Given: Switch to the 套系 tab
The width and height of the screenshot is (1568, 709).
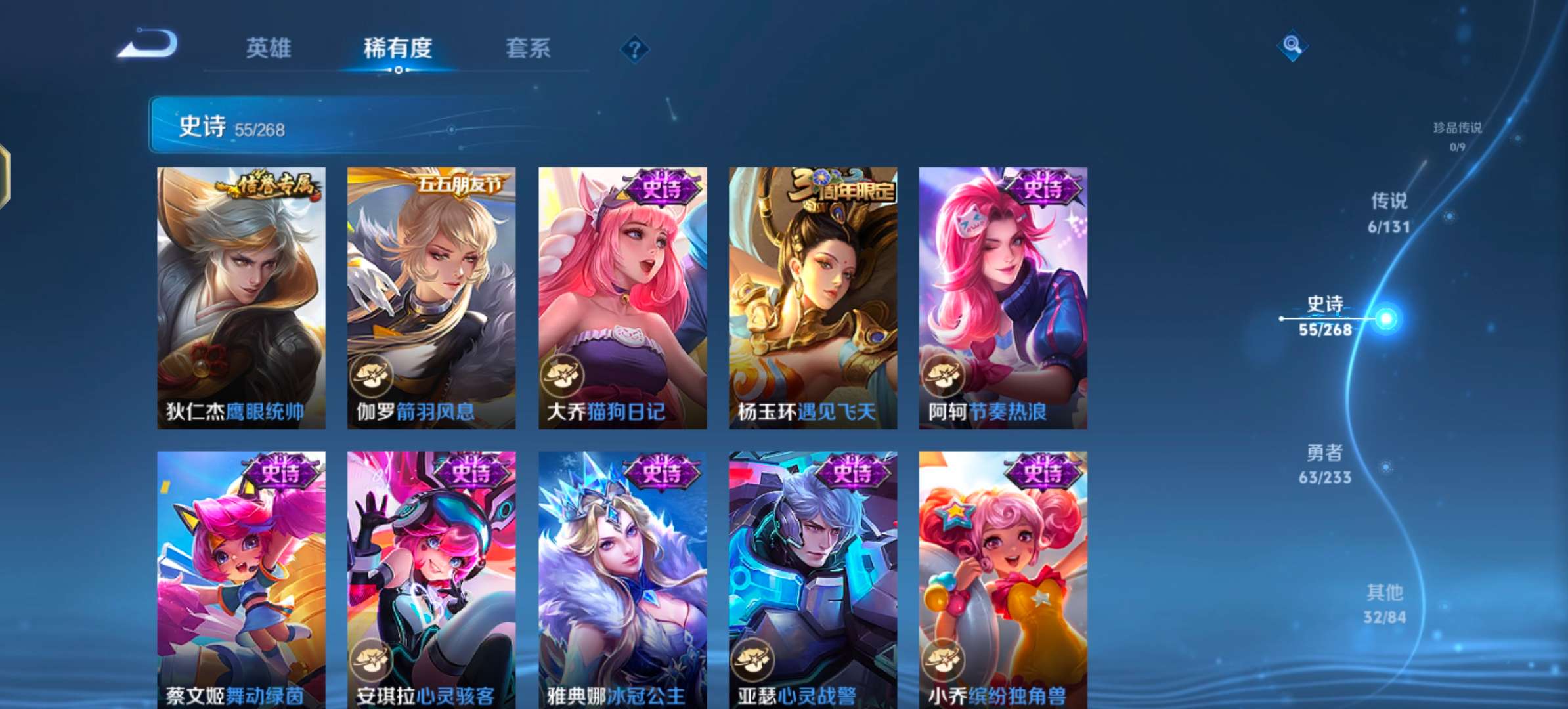Looking at the screenshot, I should coord(527,49).
